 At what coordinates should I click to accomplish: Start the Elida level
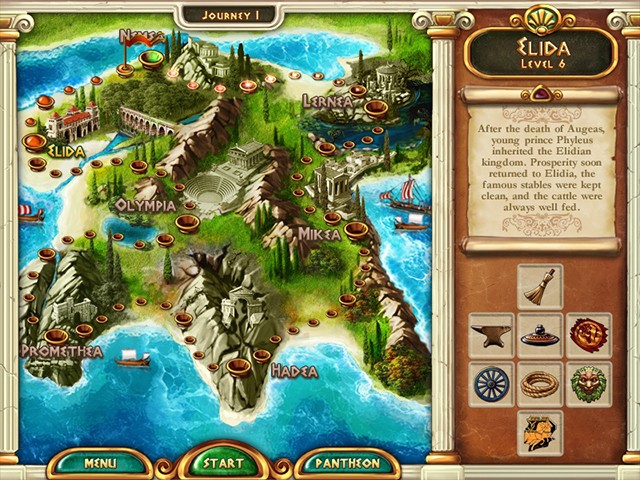(x=224, y=463)
